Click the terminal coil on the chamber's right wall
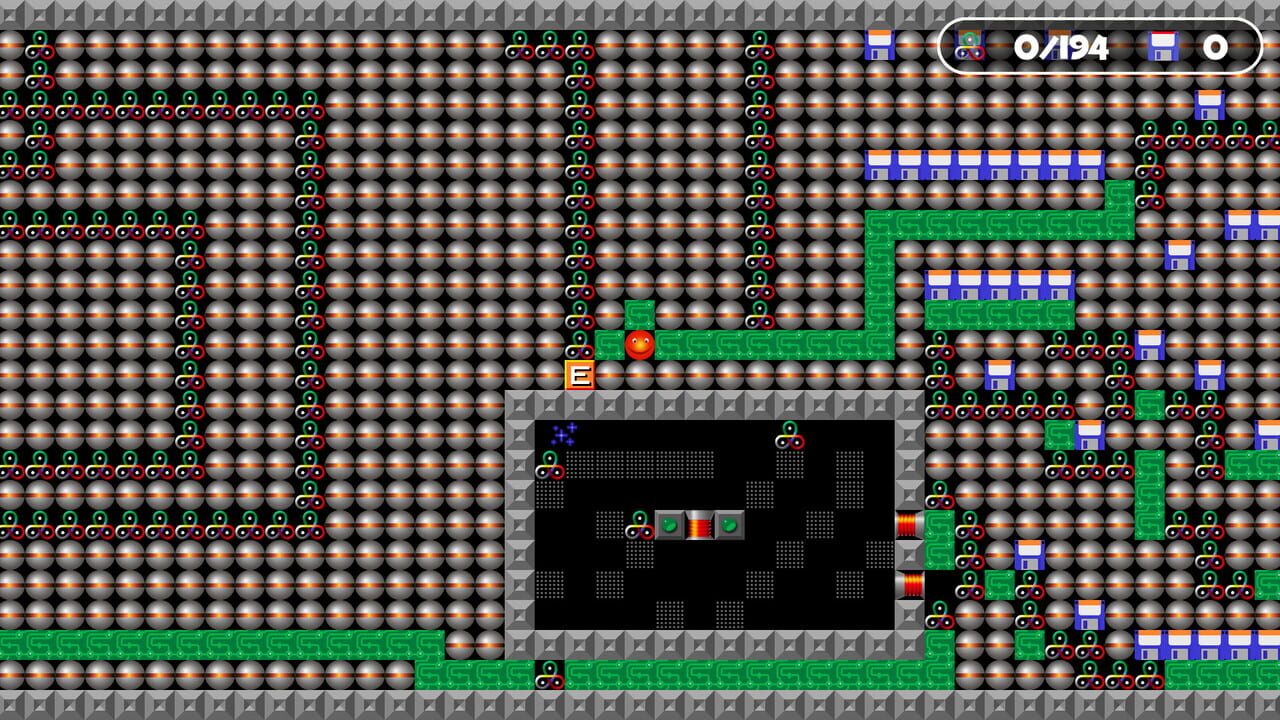 (908, 525)
